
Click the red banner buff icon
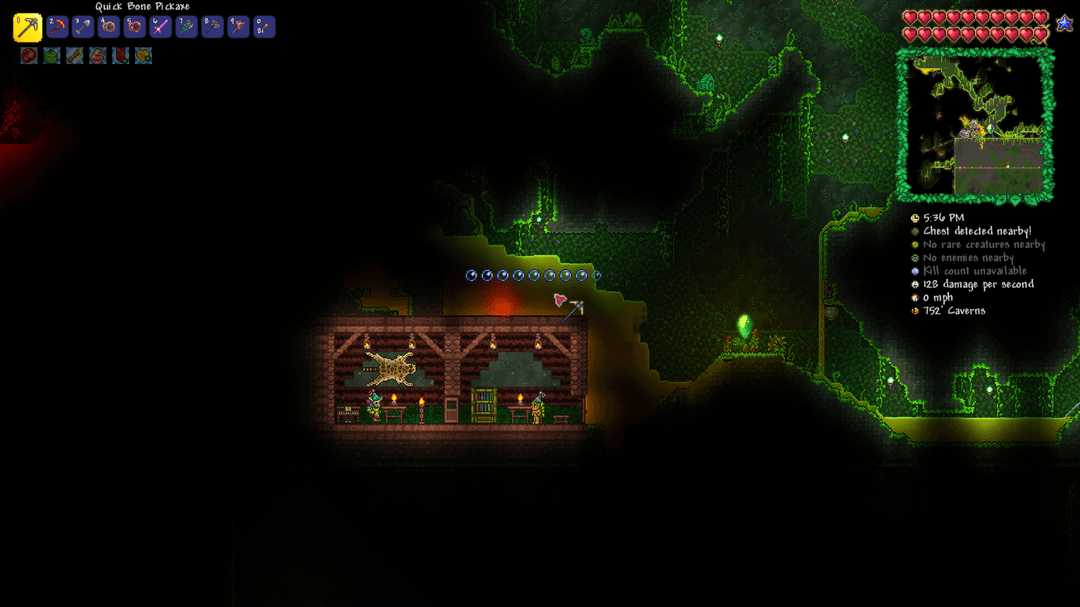point(121,56)
